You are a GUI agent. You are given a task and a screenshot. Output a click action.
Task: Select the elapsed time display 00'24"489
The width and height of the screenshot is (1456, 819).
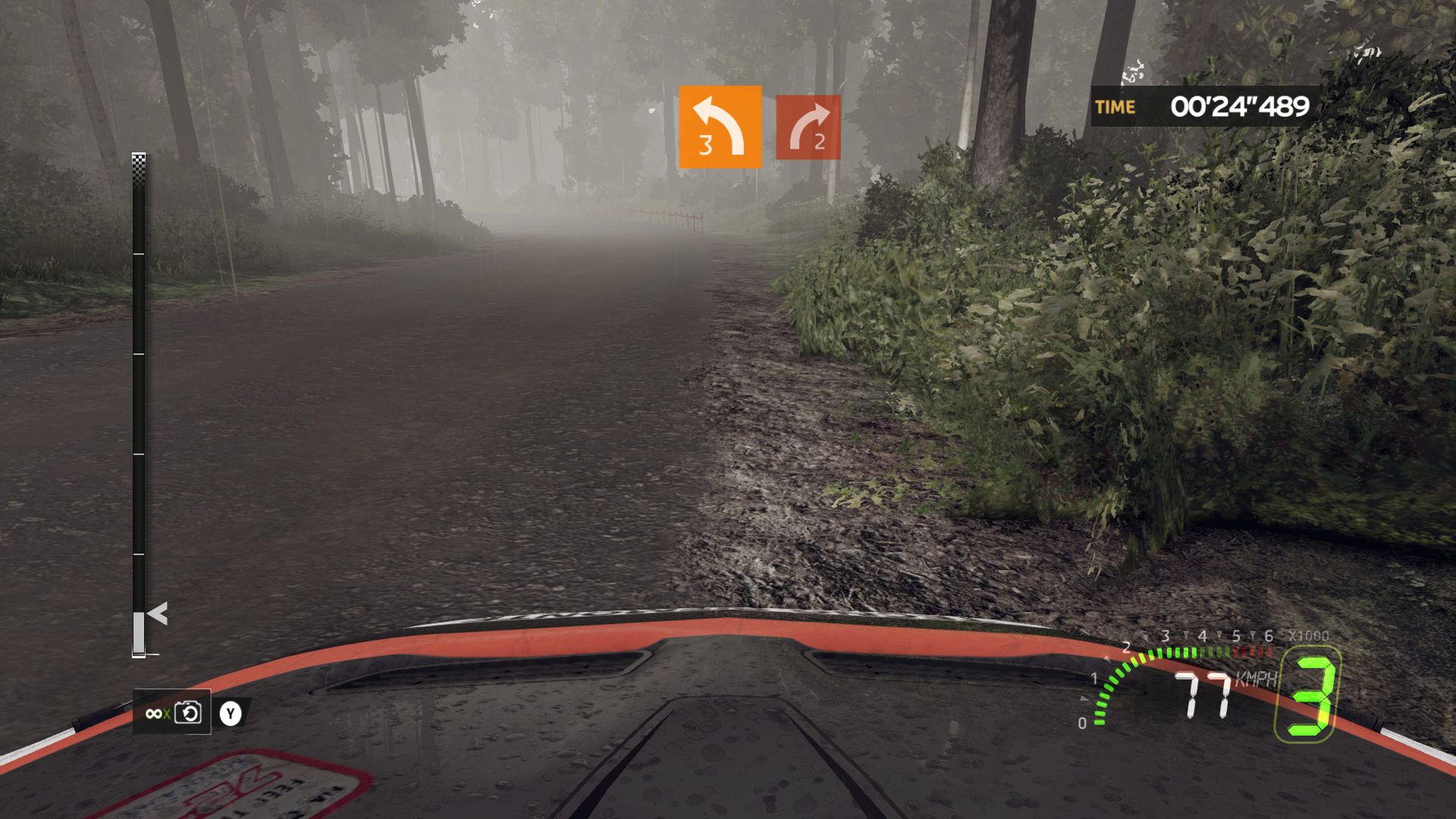coord(1239,106)
